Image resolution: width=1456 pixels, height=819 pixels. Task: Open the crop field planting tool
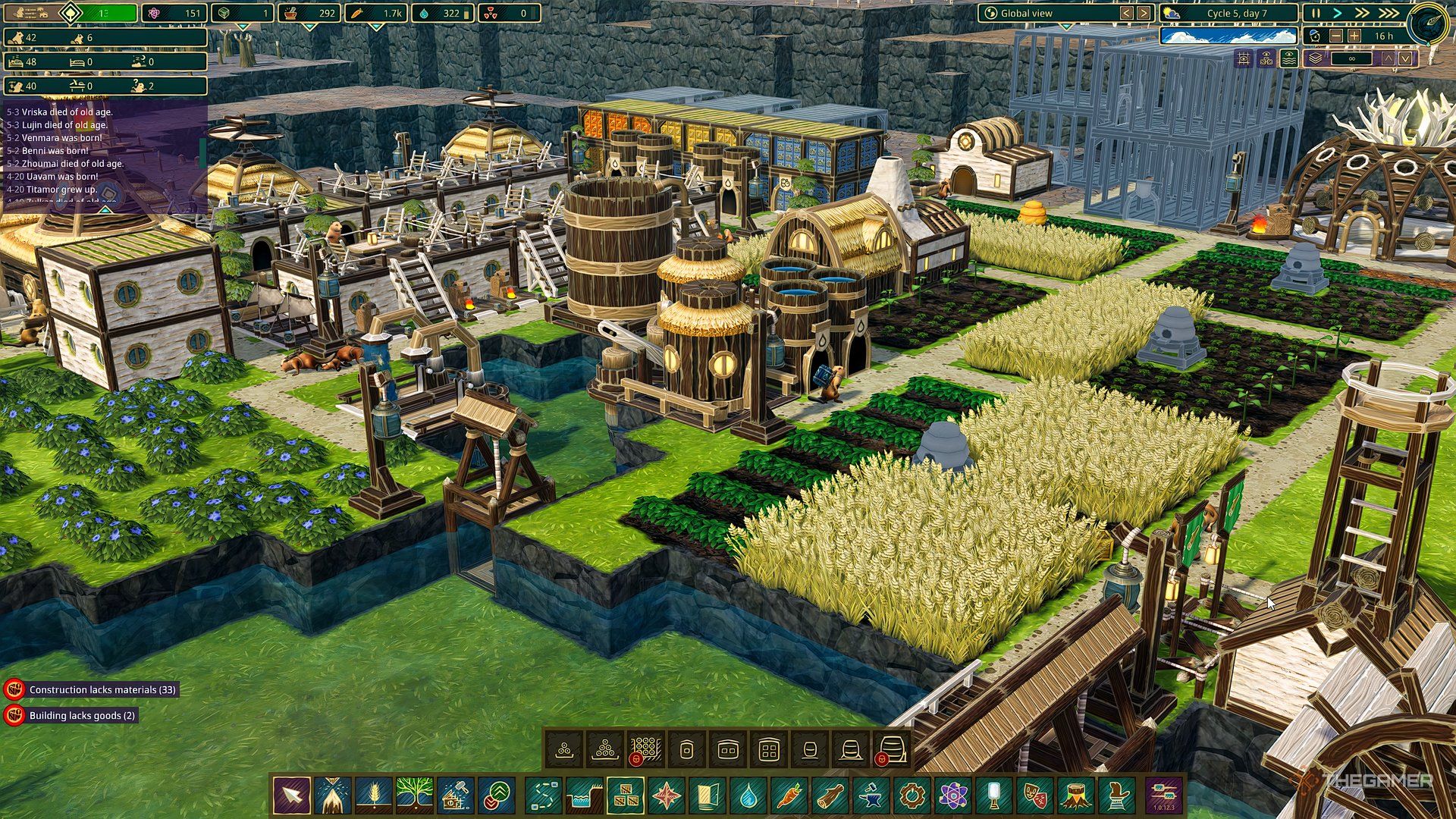pyautogui.click(x=374, y=795)
